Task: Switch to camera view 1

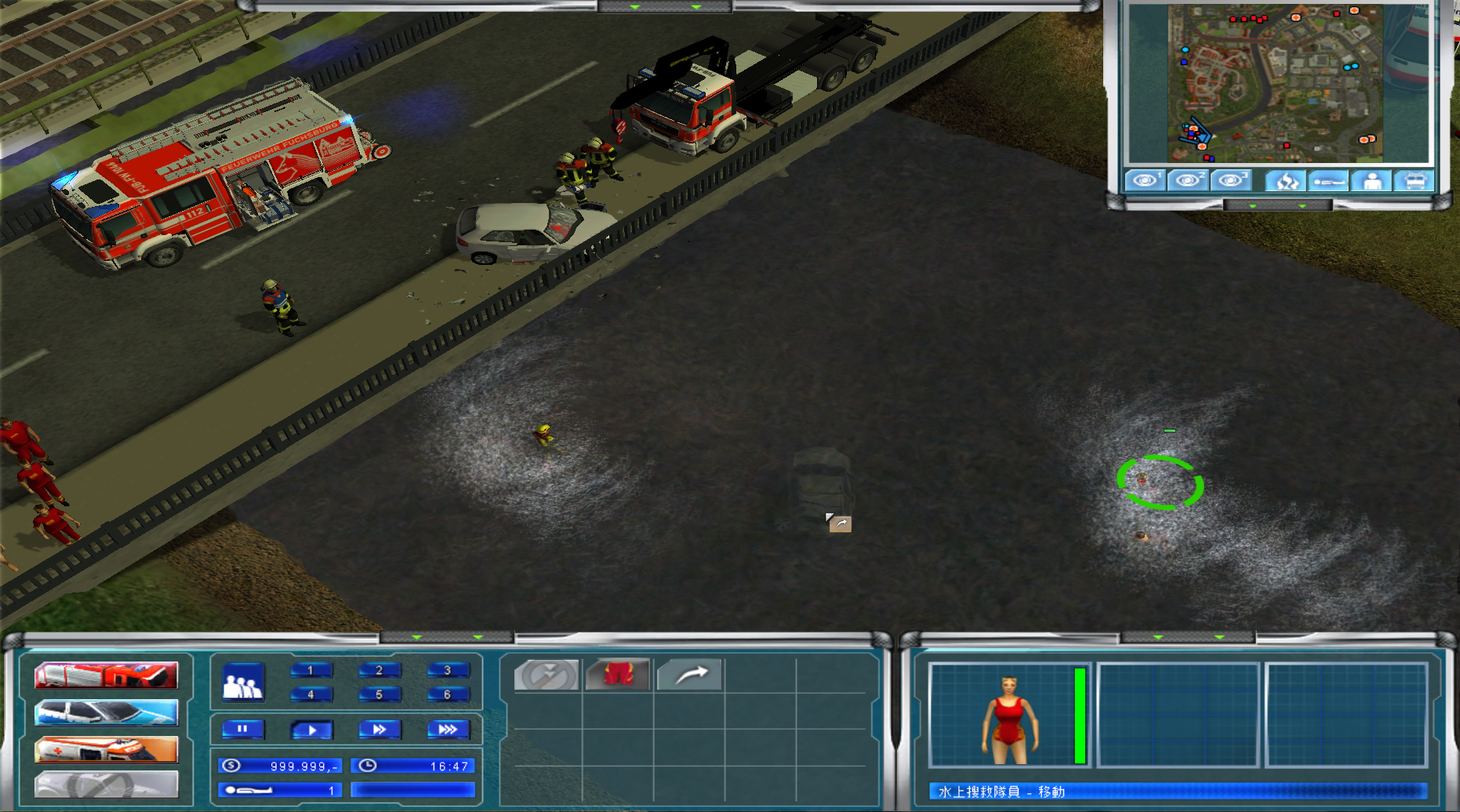Action: pyautogui.click(x=1145, y=181)
